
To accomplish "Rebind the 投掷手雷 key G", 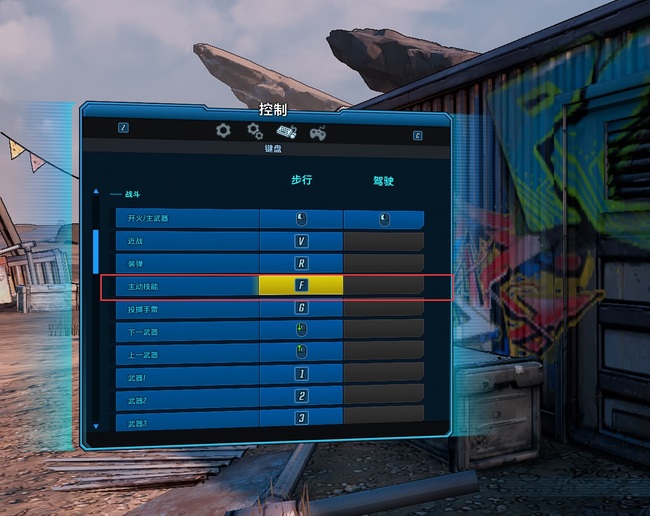I will tap(301, 308).
